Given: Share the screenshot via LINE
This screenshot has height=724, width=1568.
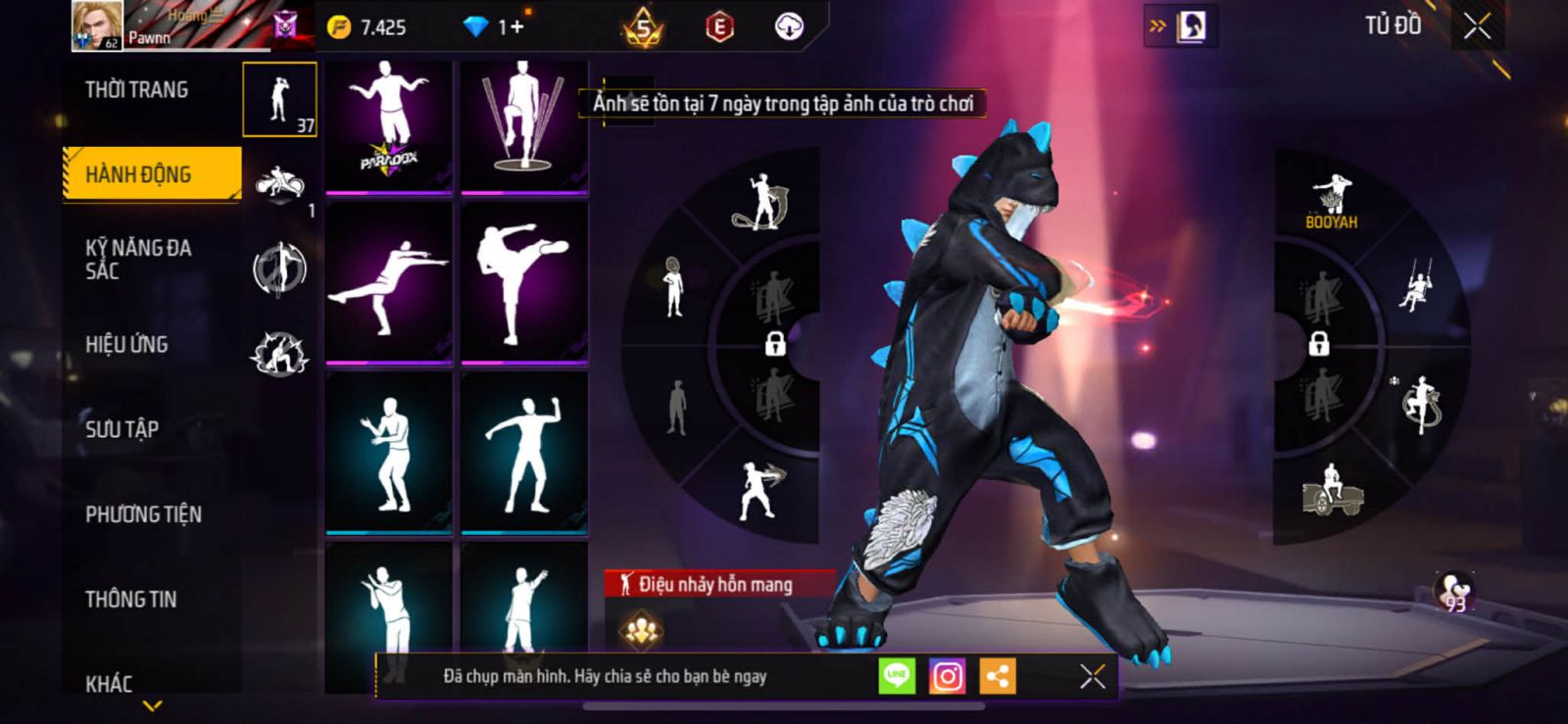Looking at the screenshot, I should pos(897,676).
